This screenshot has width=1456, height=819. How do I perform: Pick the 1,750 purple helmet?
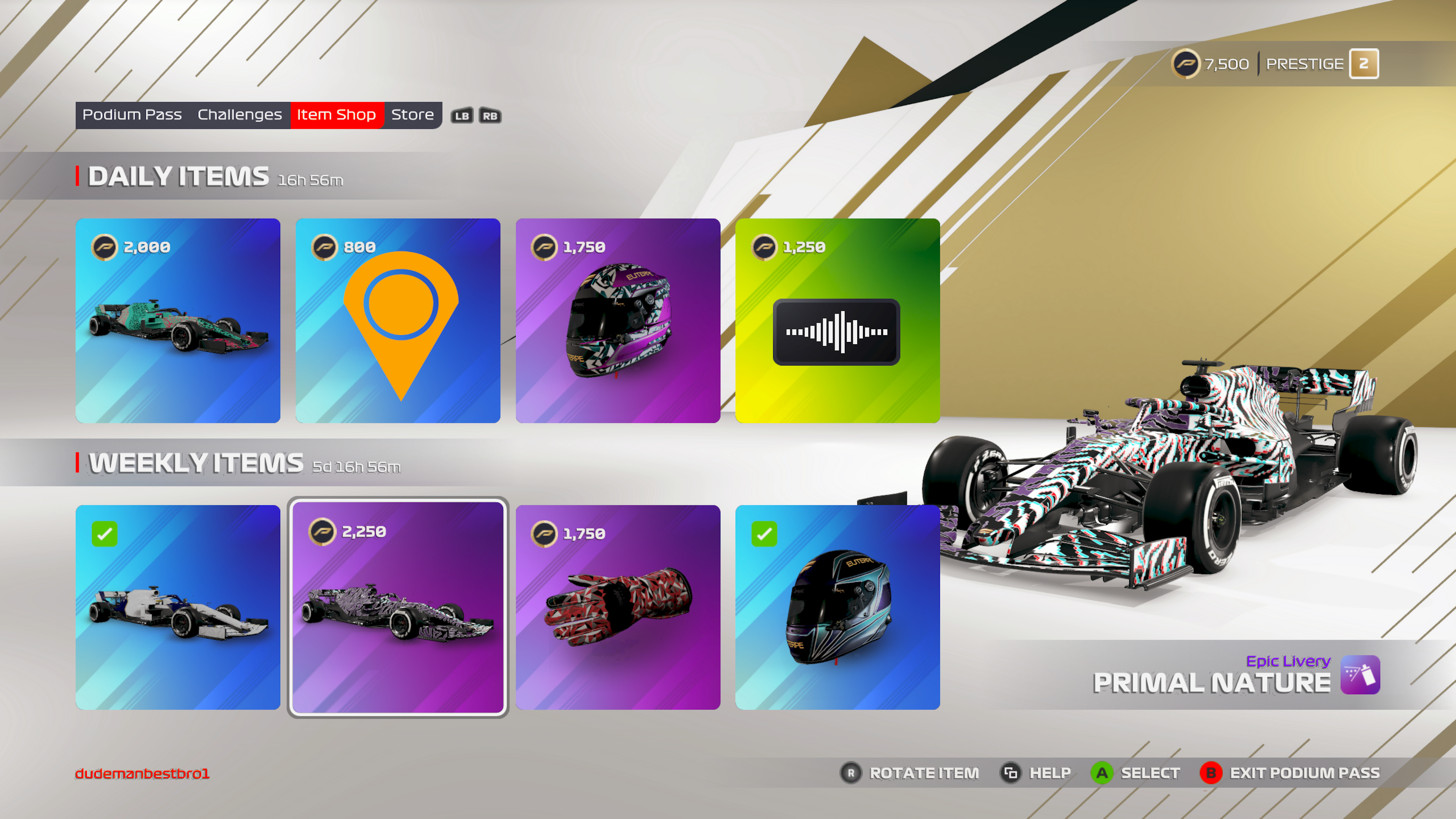click(618, 320)
